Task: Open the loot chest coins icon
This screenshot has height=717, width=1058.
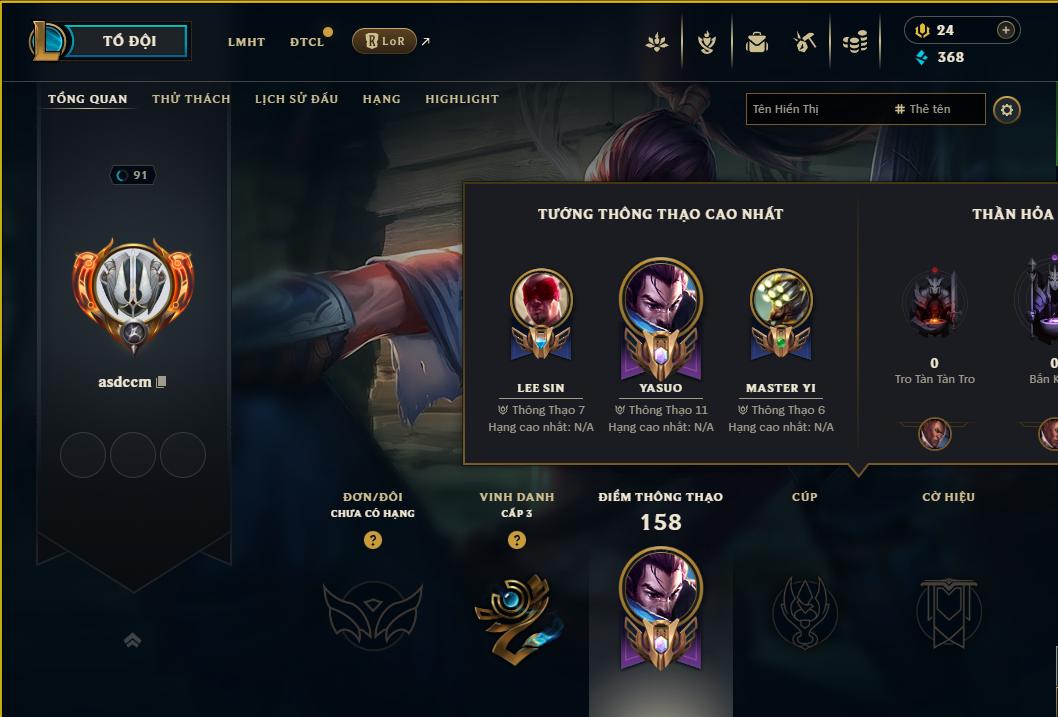Action: tap(855, 42)
